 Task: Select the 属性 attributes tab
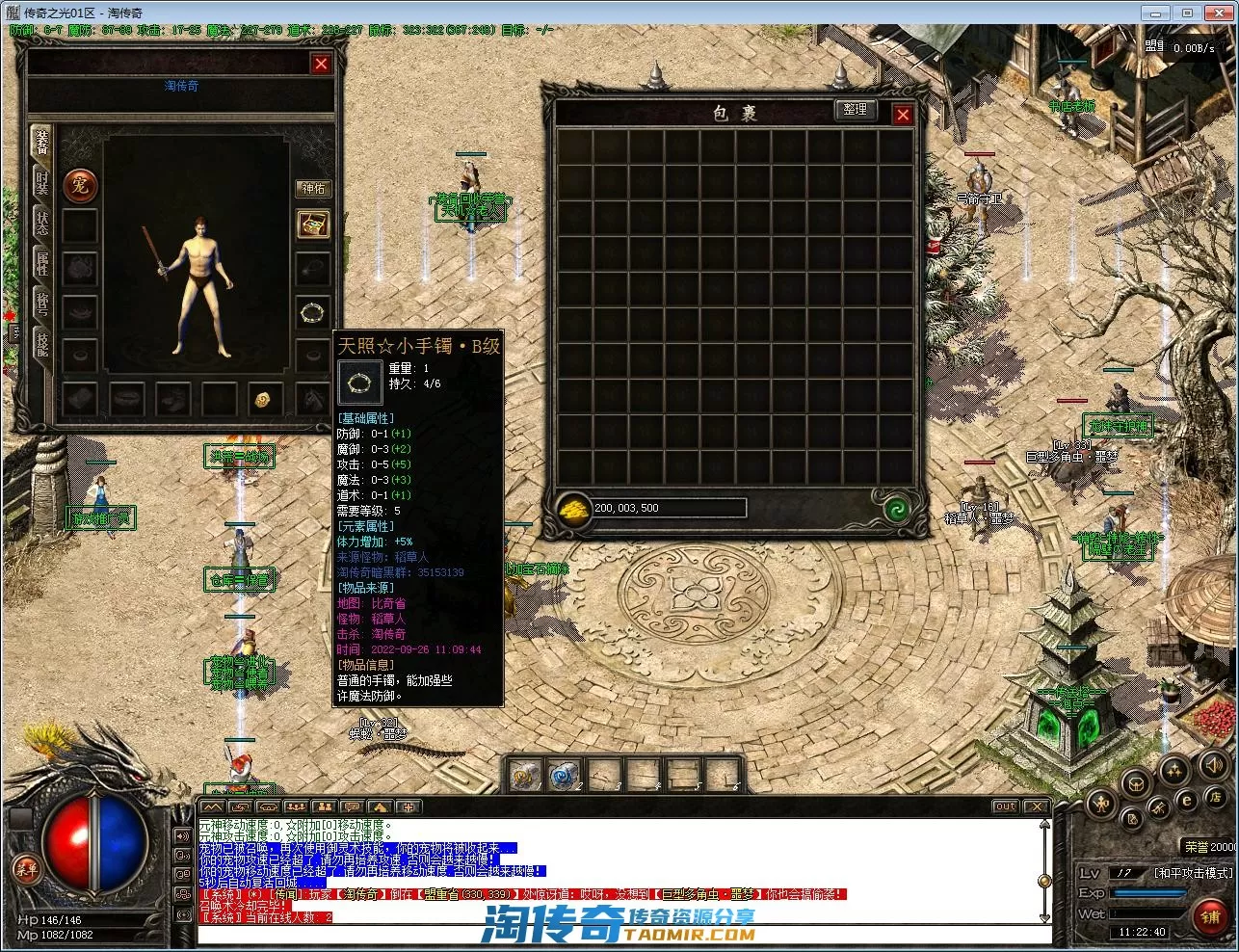42,263
